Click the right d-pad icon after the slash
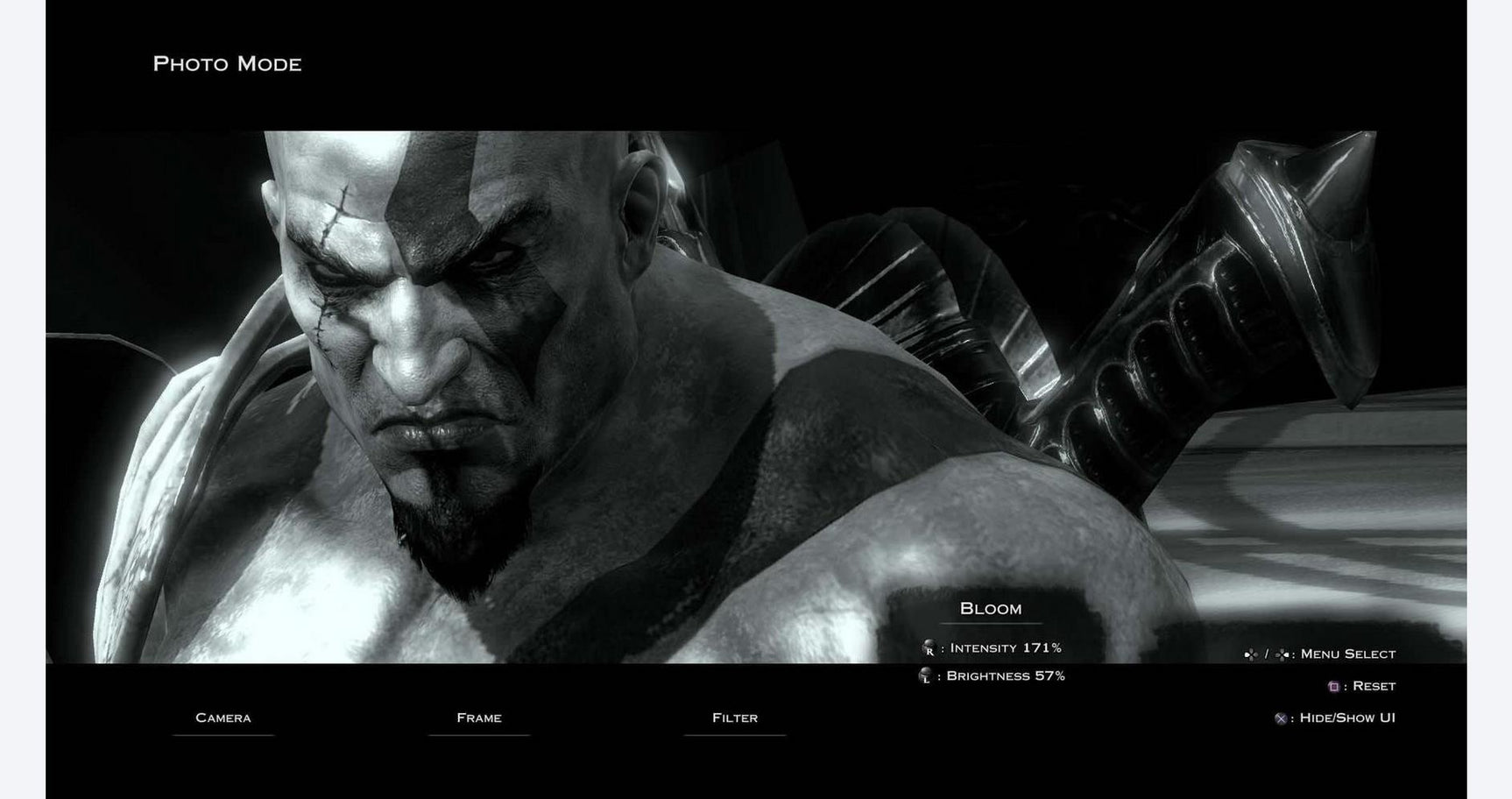This screenshot has width=1512, height=799. click(x=1282, y=654)
